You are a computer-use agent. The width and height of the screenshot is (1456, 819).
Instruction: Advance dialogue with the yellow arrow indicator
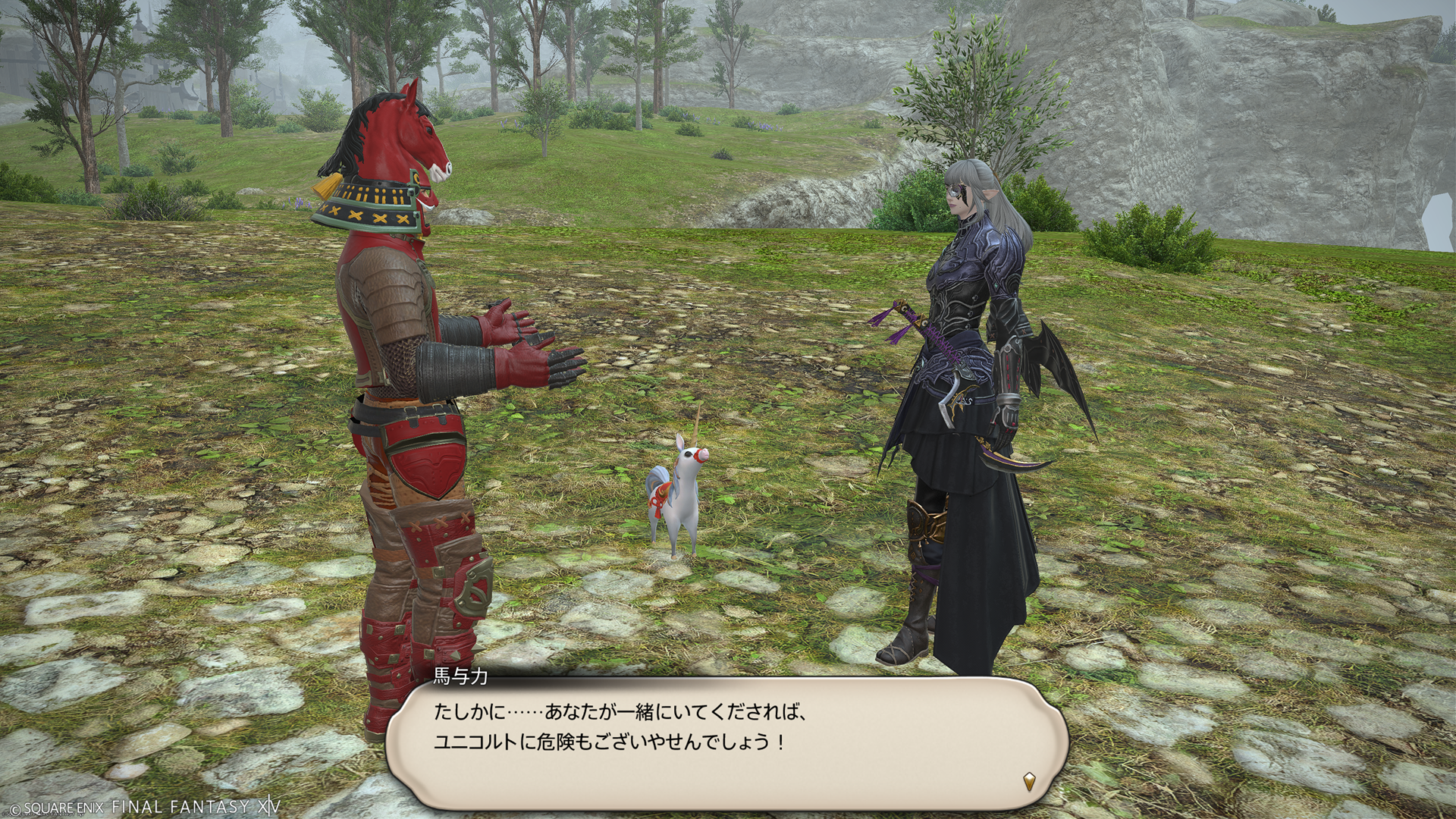pos(1029,781)
